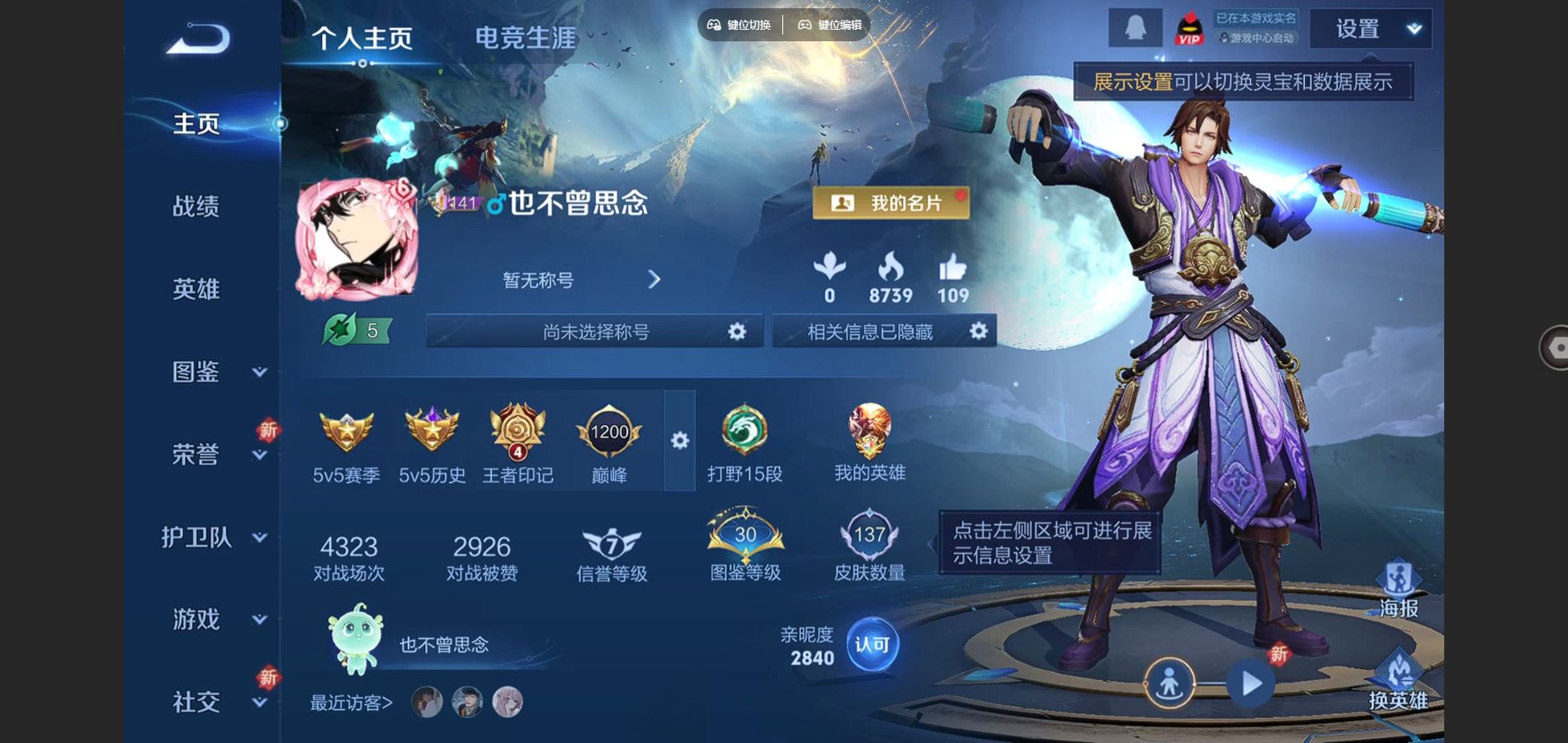Open the 战绩 section

coord(196,206)
